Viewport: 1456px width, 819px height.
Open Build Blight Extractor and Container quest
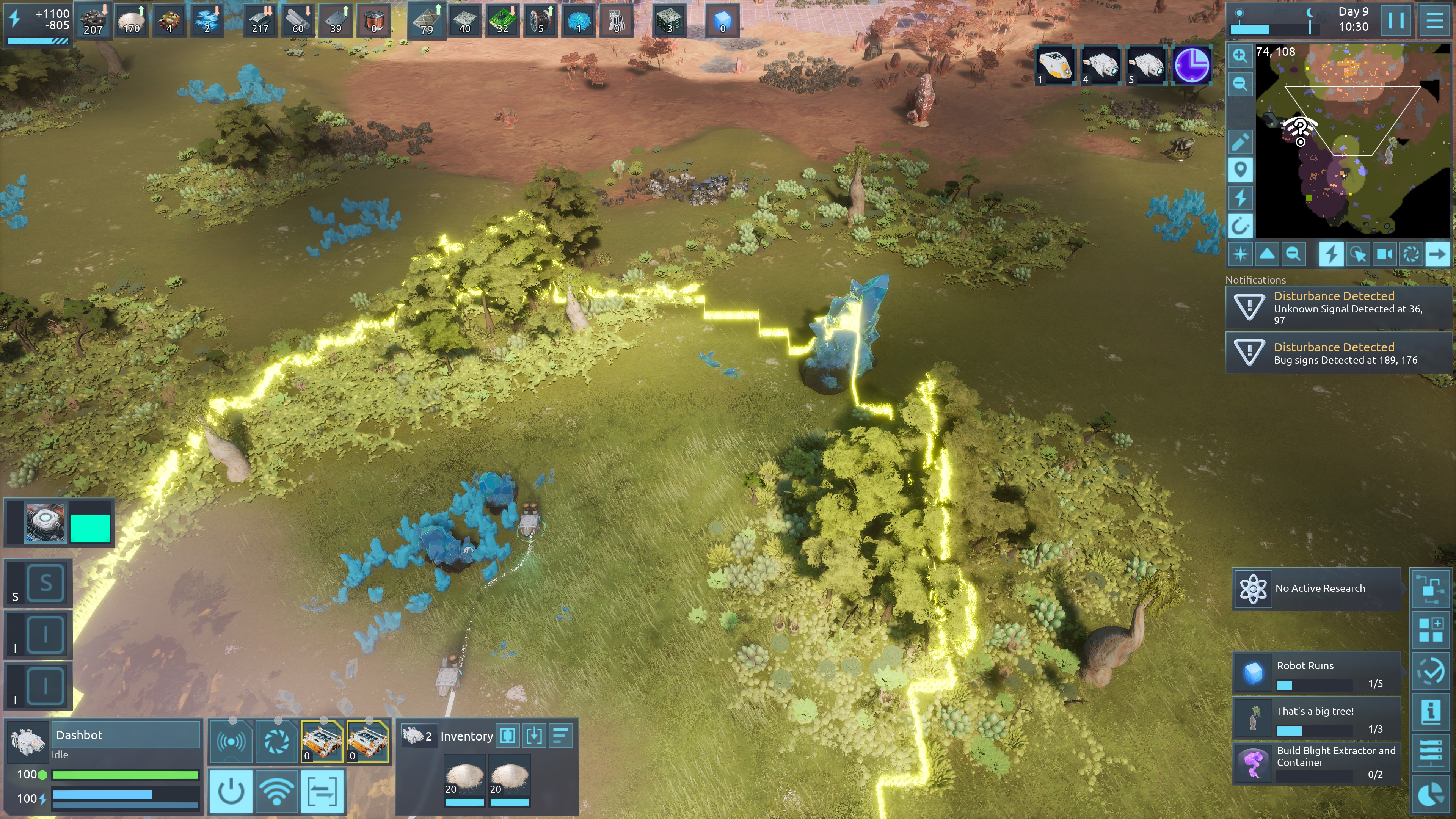coord(1316,763)
